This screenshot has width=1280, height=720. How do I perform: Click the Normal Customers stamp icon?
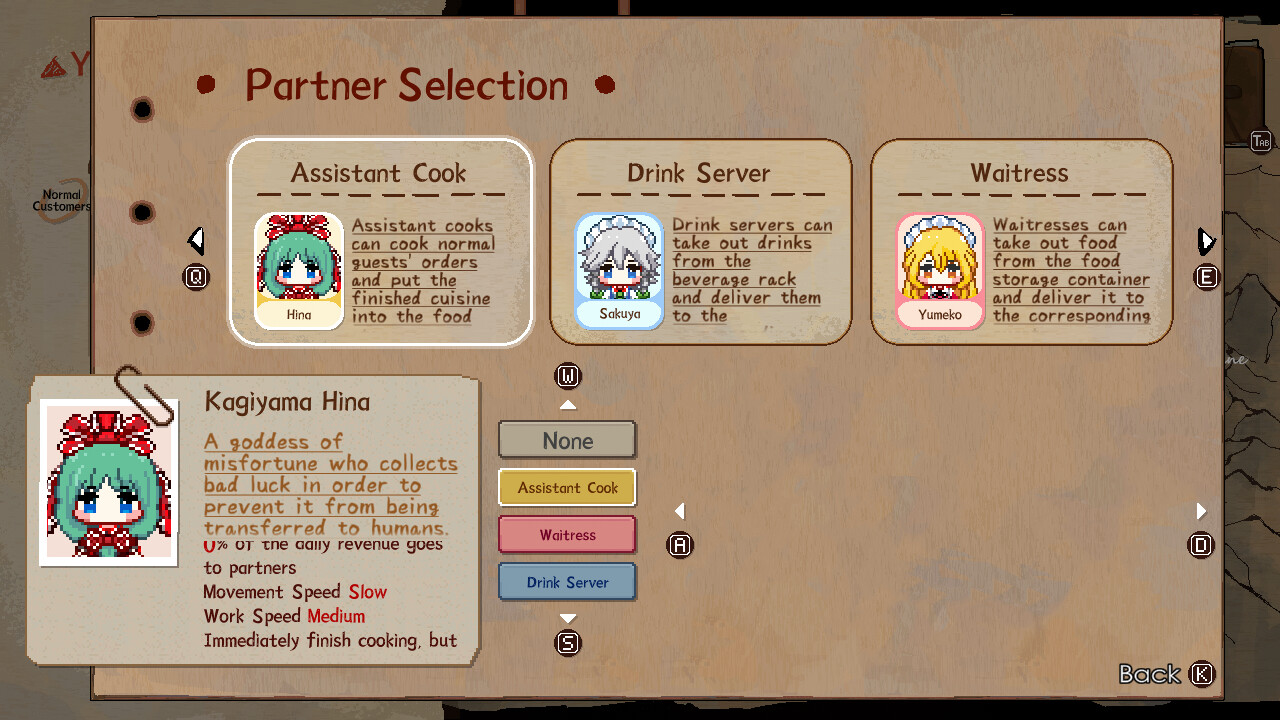[x=60, y=198]
